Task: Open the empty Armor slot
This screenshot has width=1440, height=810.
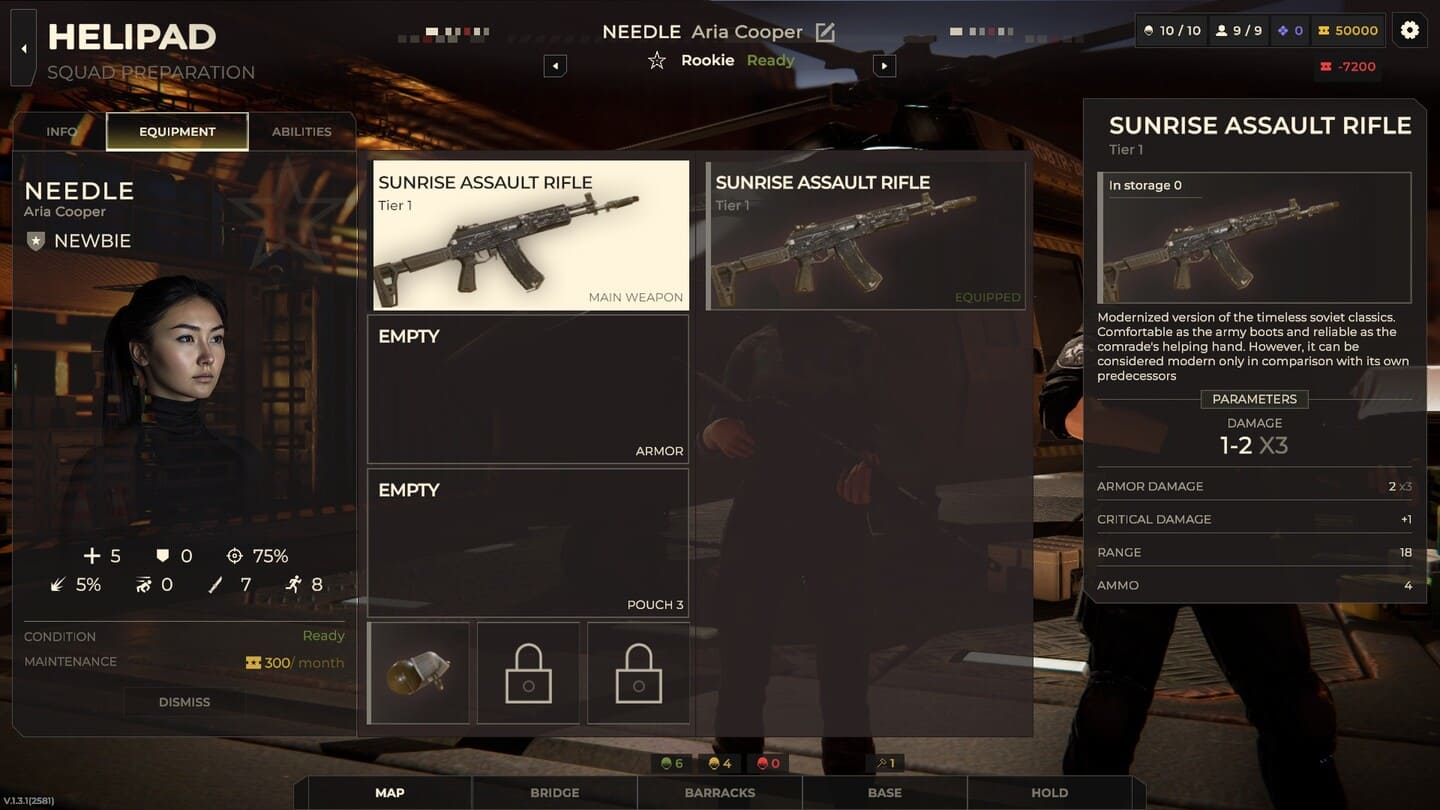Action: 528,390
